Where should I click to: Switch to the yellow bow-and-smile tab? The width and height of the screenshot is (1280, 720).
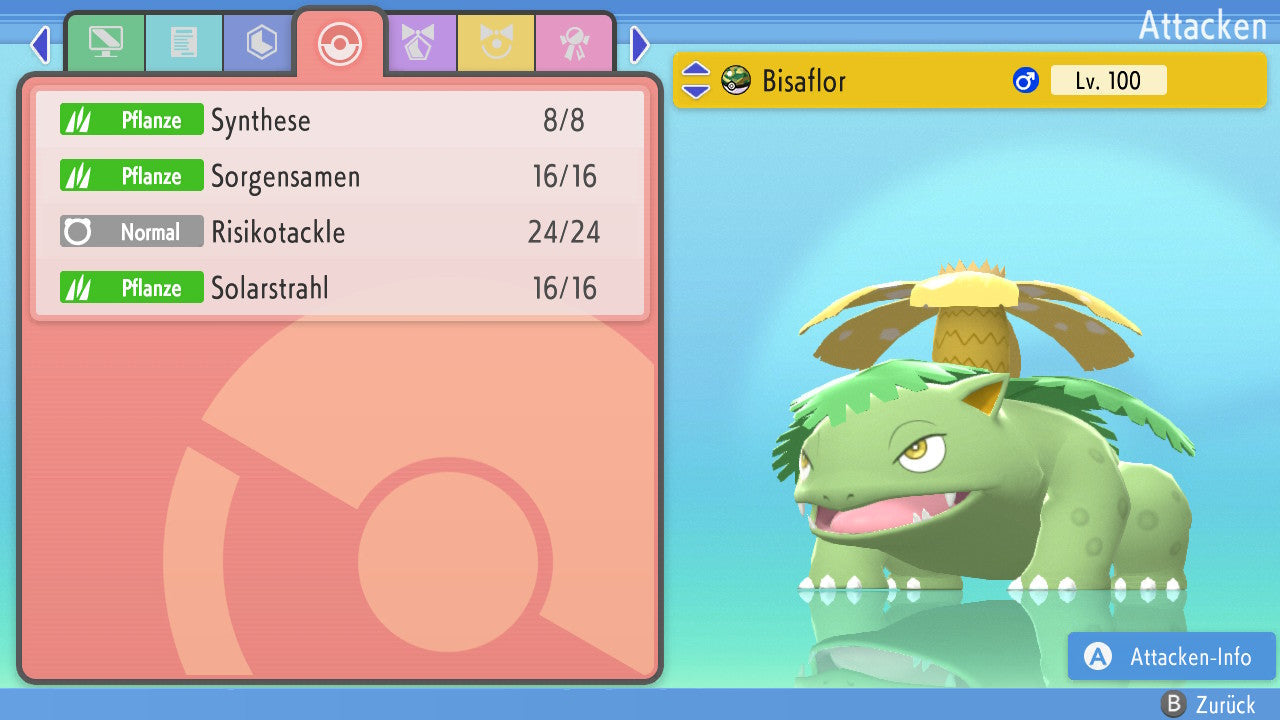click(495, 43)
